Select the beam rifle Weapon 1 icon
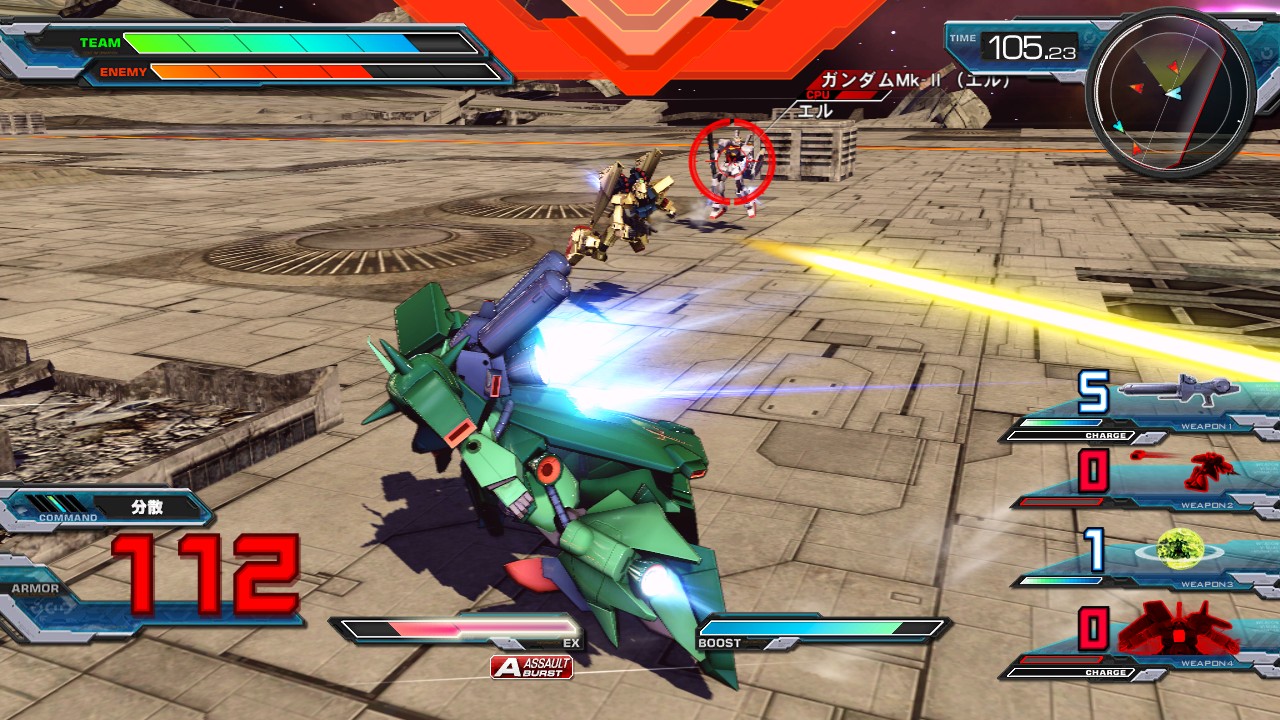 pos(1177,391)
